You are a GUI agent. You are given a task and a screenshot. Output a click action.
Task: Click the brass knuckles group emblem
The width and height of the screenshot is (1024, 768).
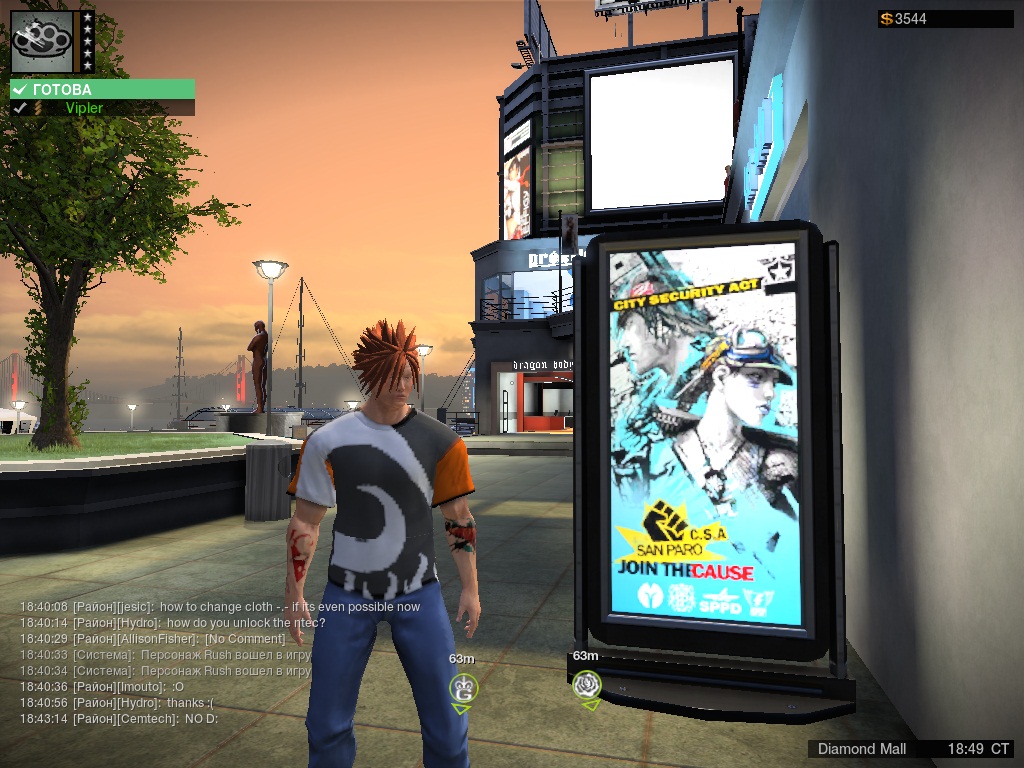click(x=43, y=41)
